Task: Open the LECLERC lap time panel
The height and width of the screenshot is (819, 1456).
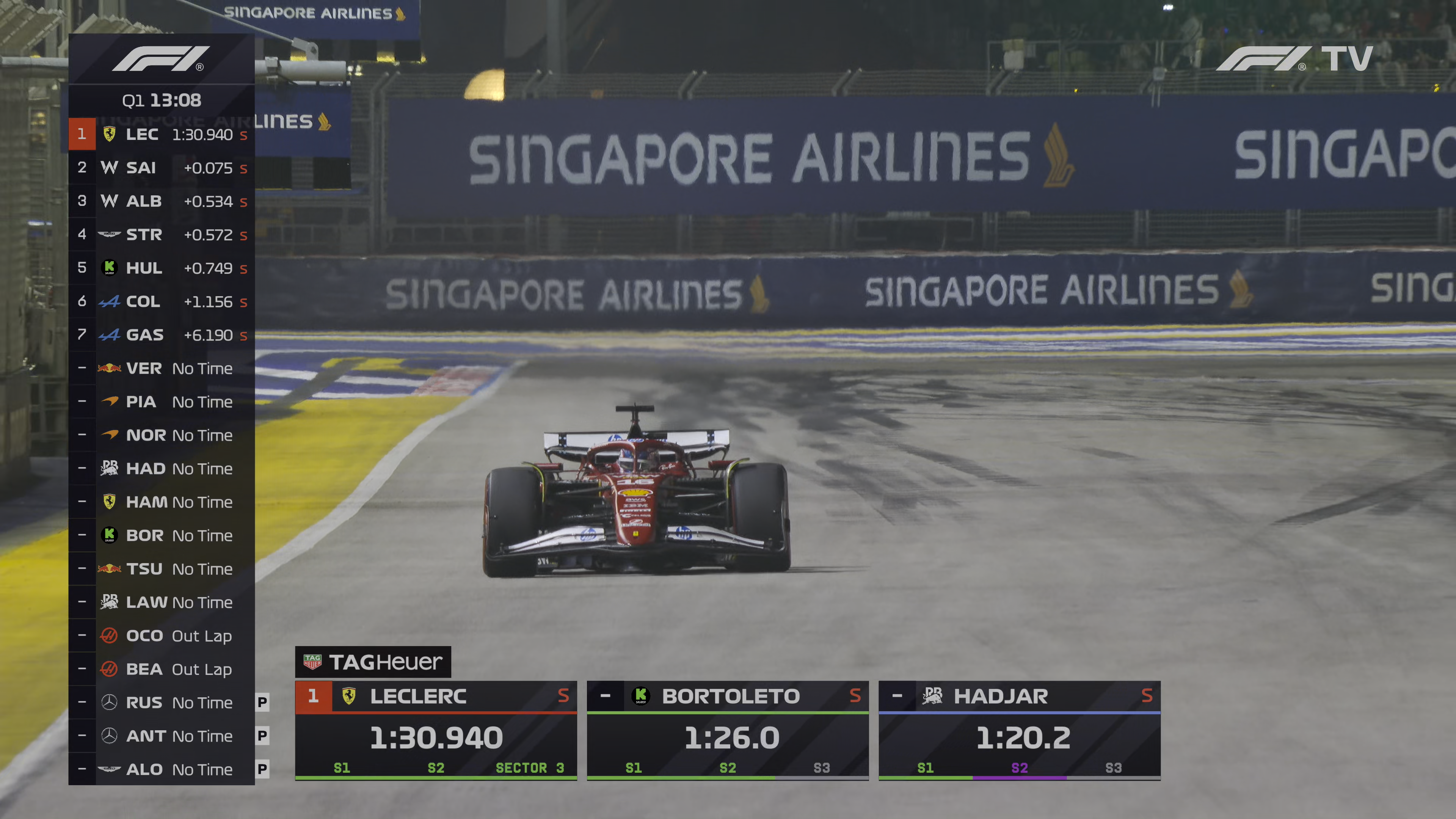Action: click(436, 731)
